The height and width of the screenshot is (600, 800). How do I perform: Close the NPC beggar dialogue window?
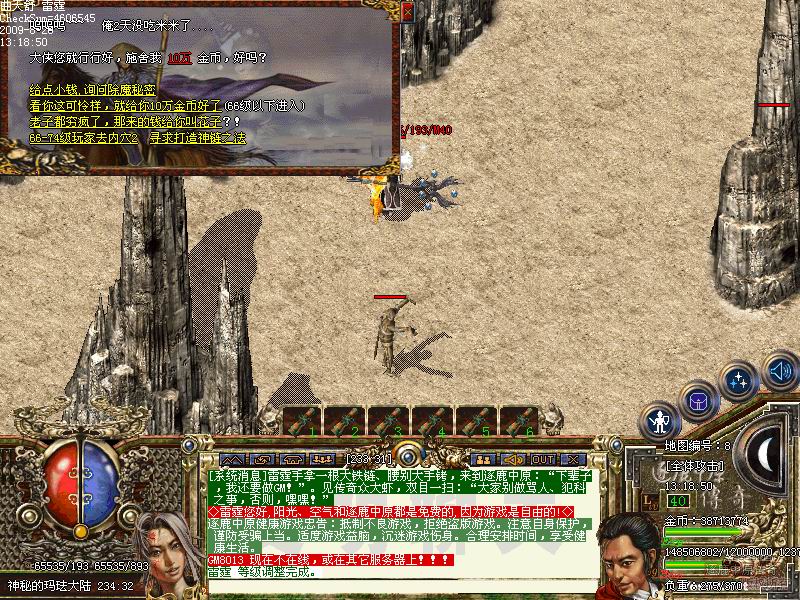coord(406,11)
